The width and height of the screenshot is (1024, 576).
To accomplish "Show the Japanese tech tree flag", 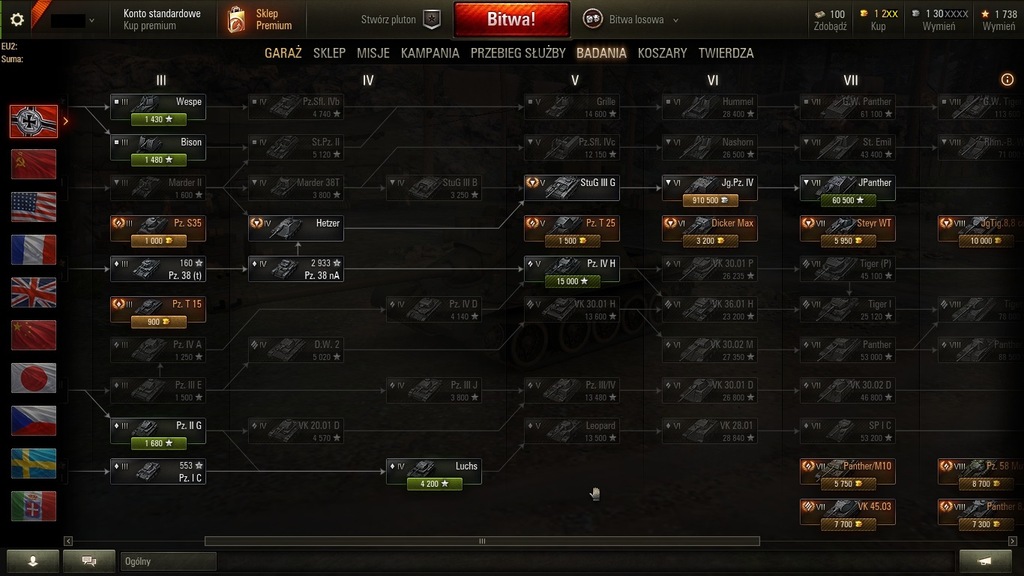I will (x=33, y=378).
